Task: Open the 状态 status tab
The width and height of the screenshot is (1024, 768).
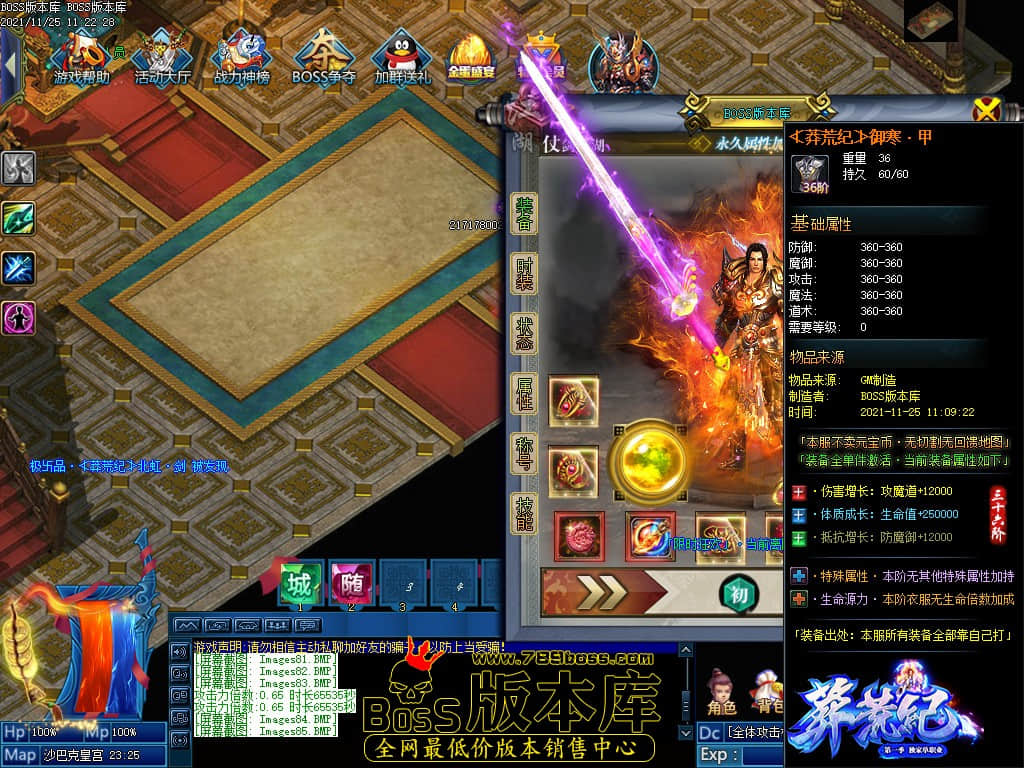Action: pyautogui.click(x=524, y=332)
